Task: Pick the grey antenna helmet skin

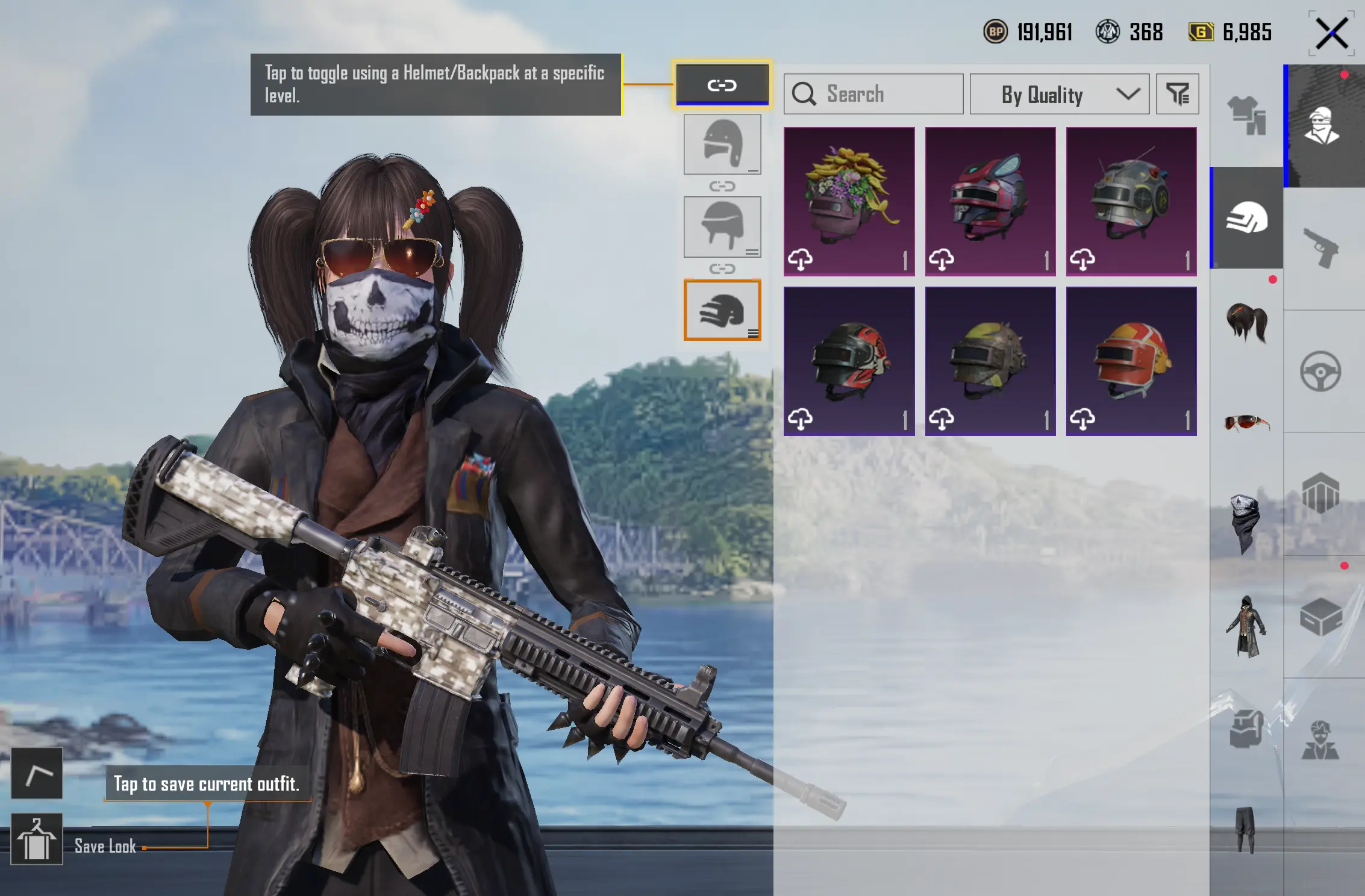Action: (x=1131, y=201)
